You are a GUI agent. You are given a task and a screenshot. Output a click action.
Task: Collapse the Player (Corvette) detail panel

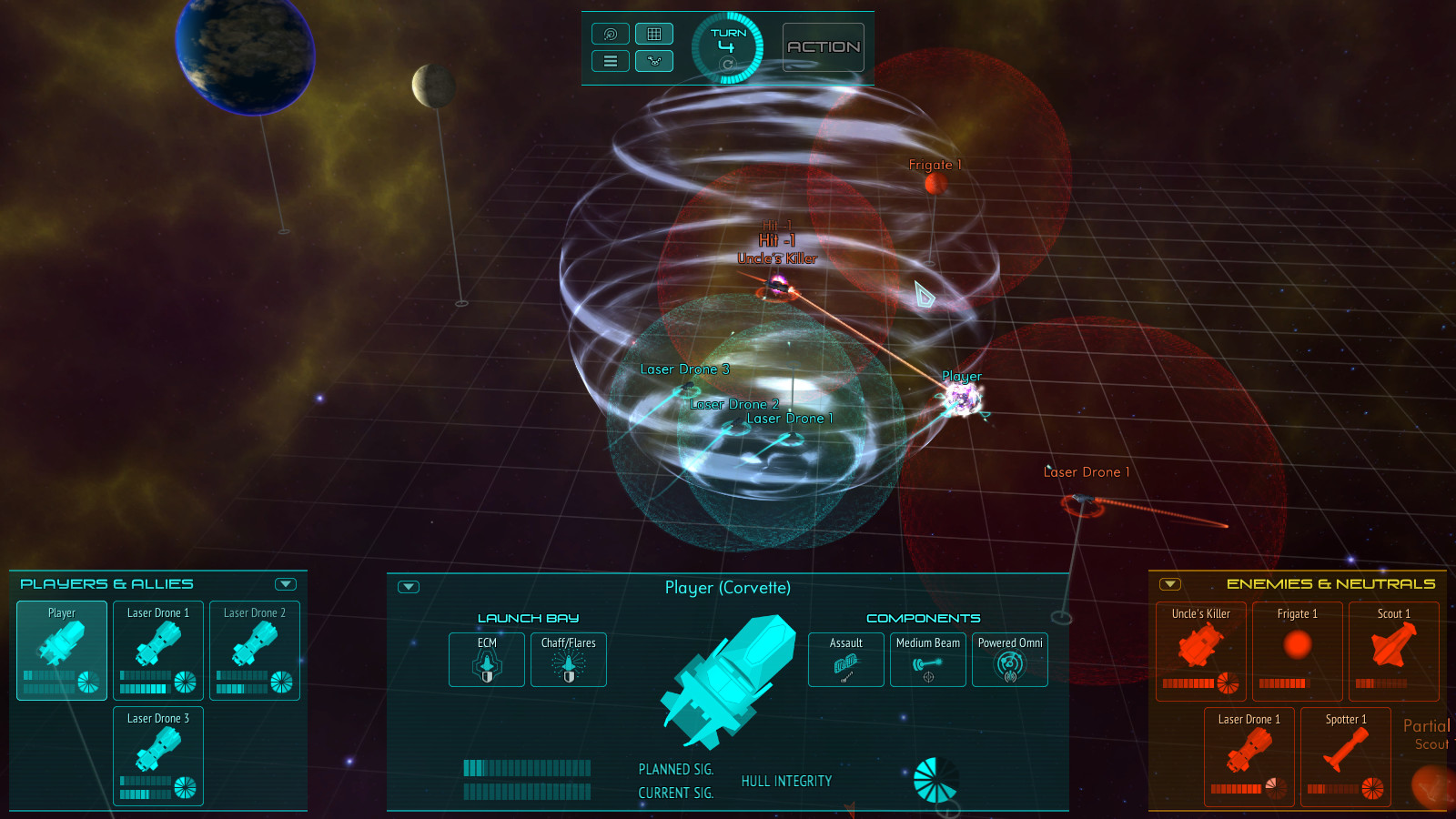click(409, 587)
